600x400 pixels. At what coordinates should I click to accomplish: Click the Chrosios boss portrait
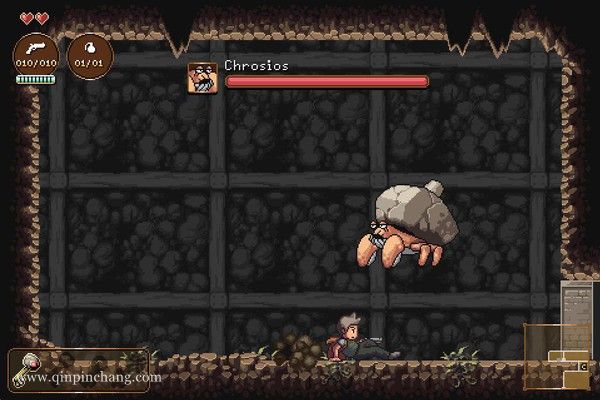point(202,77)
